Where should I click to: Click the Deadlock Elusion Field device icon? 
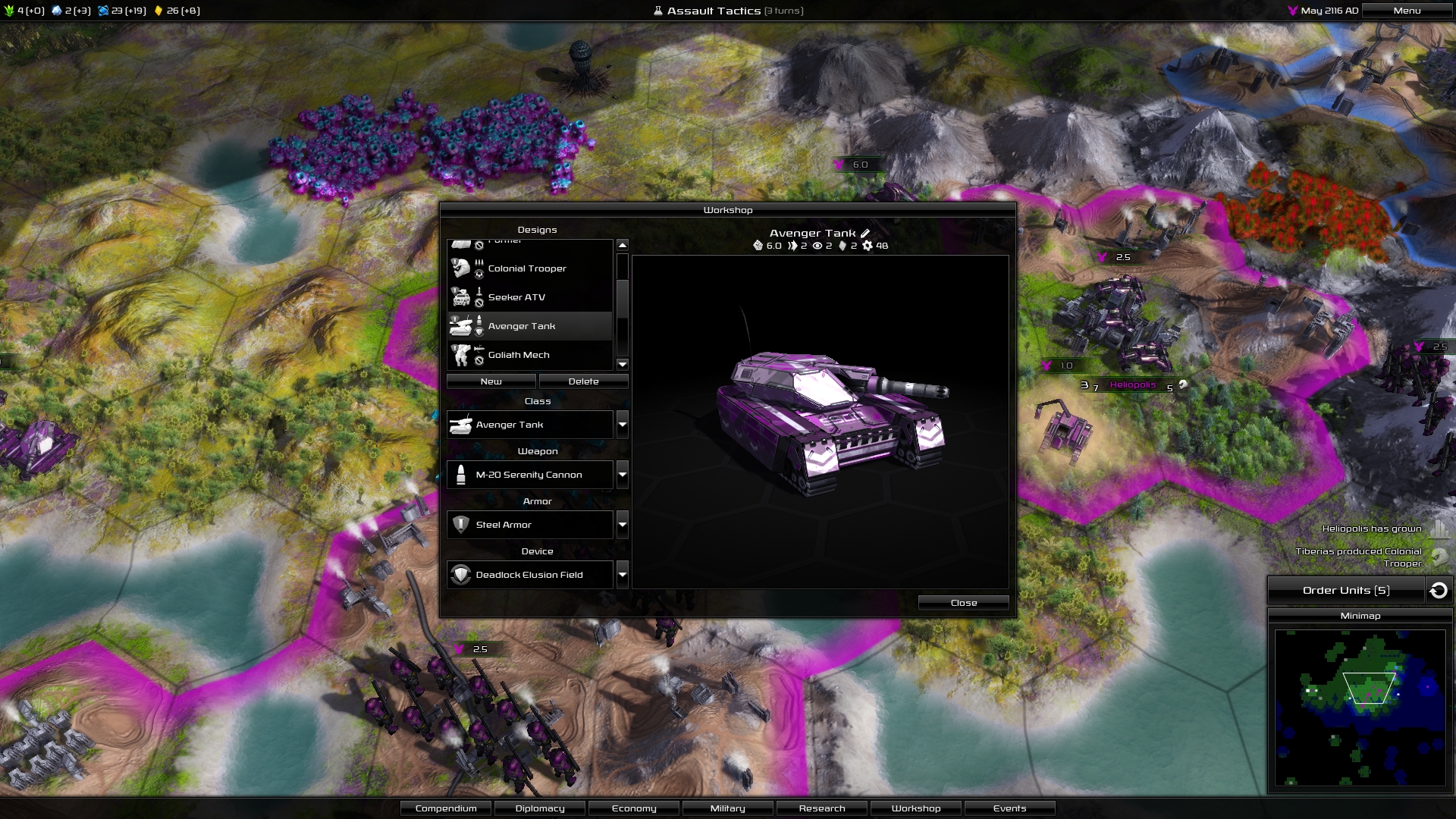point(462,574)
